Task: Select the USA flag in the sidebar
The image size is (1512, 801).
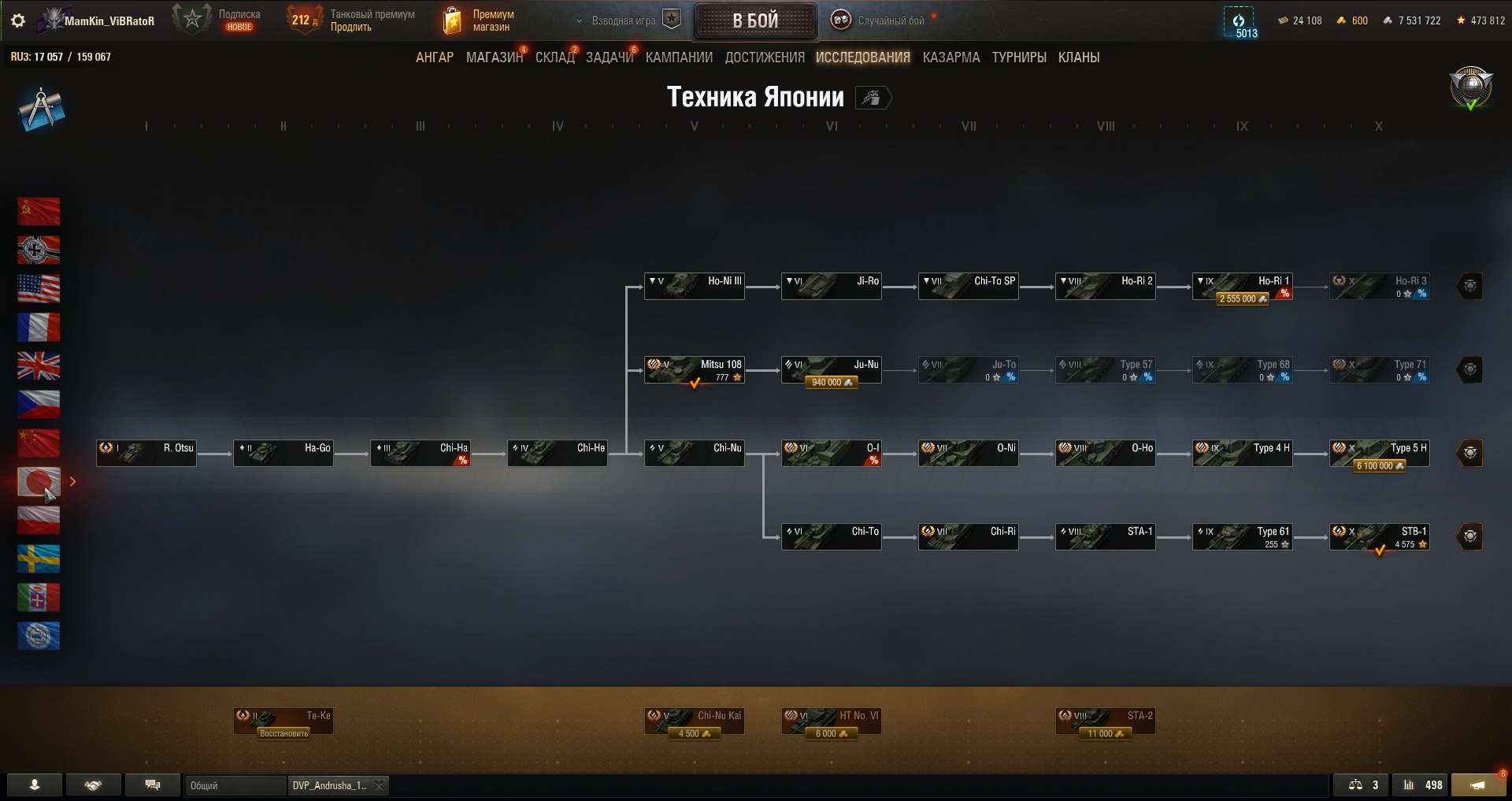Action: [38, 288]
